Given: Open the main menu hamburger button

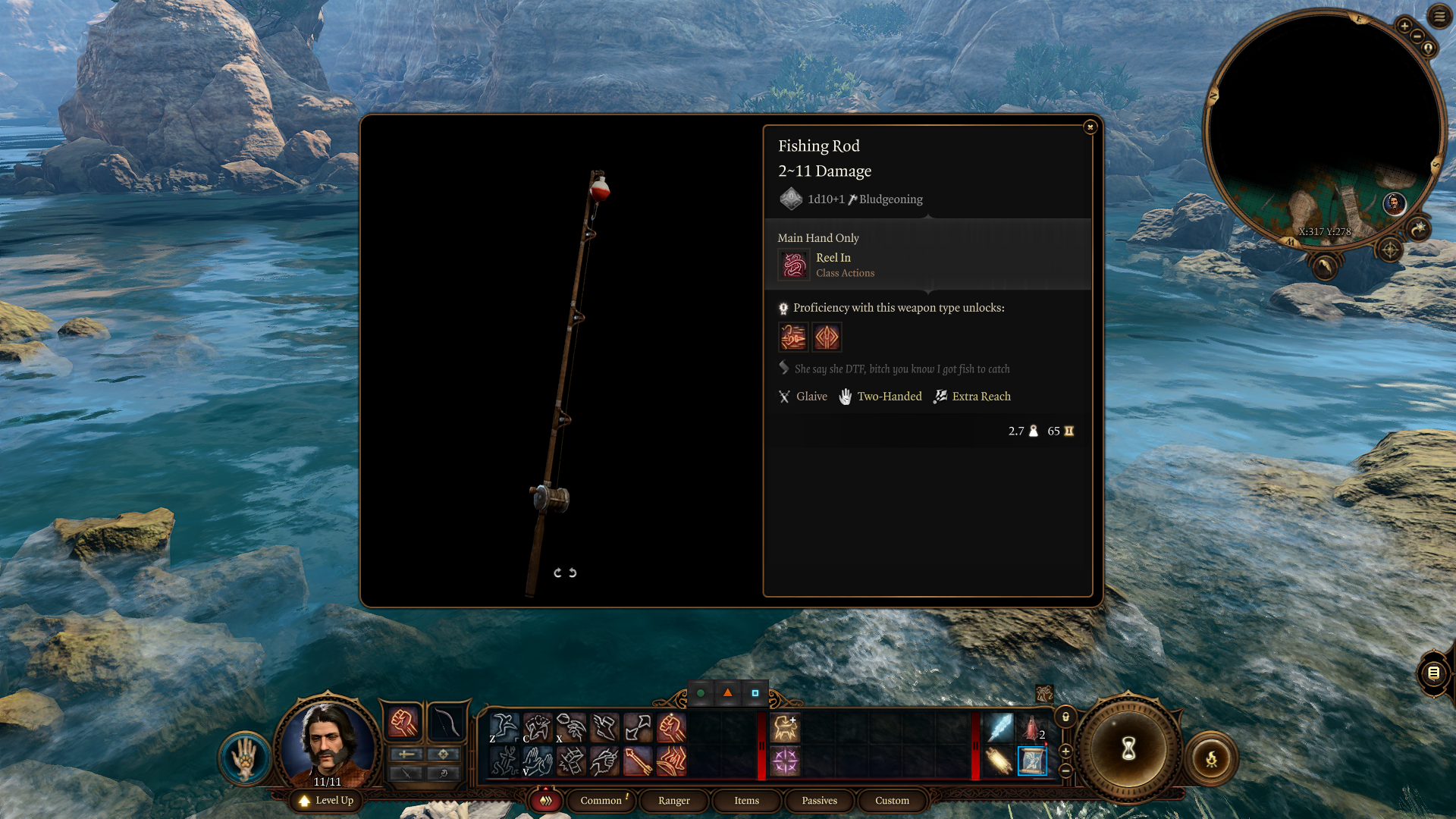Looking at the screenshot, I should click(1439, 16).
